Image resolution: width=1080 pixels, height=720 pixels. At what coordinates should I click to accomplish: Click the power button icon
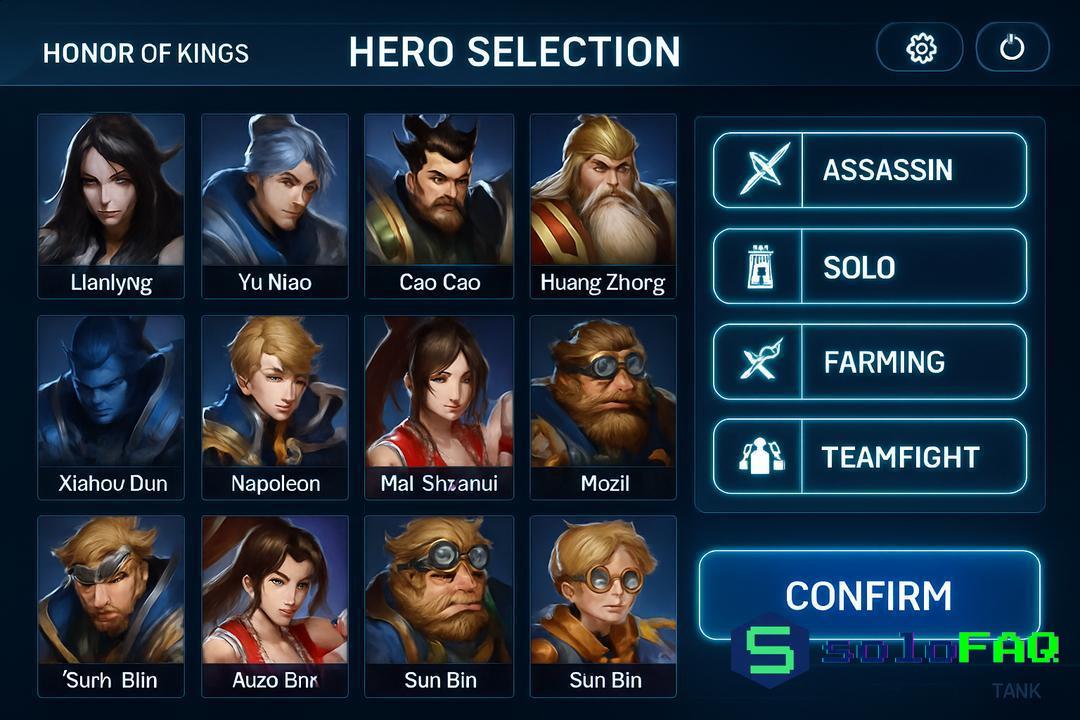pyautogui.click(x=1012, y=48)
